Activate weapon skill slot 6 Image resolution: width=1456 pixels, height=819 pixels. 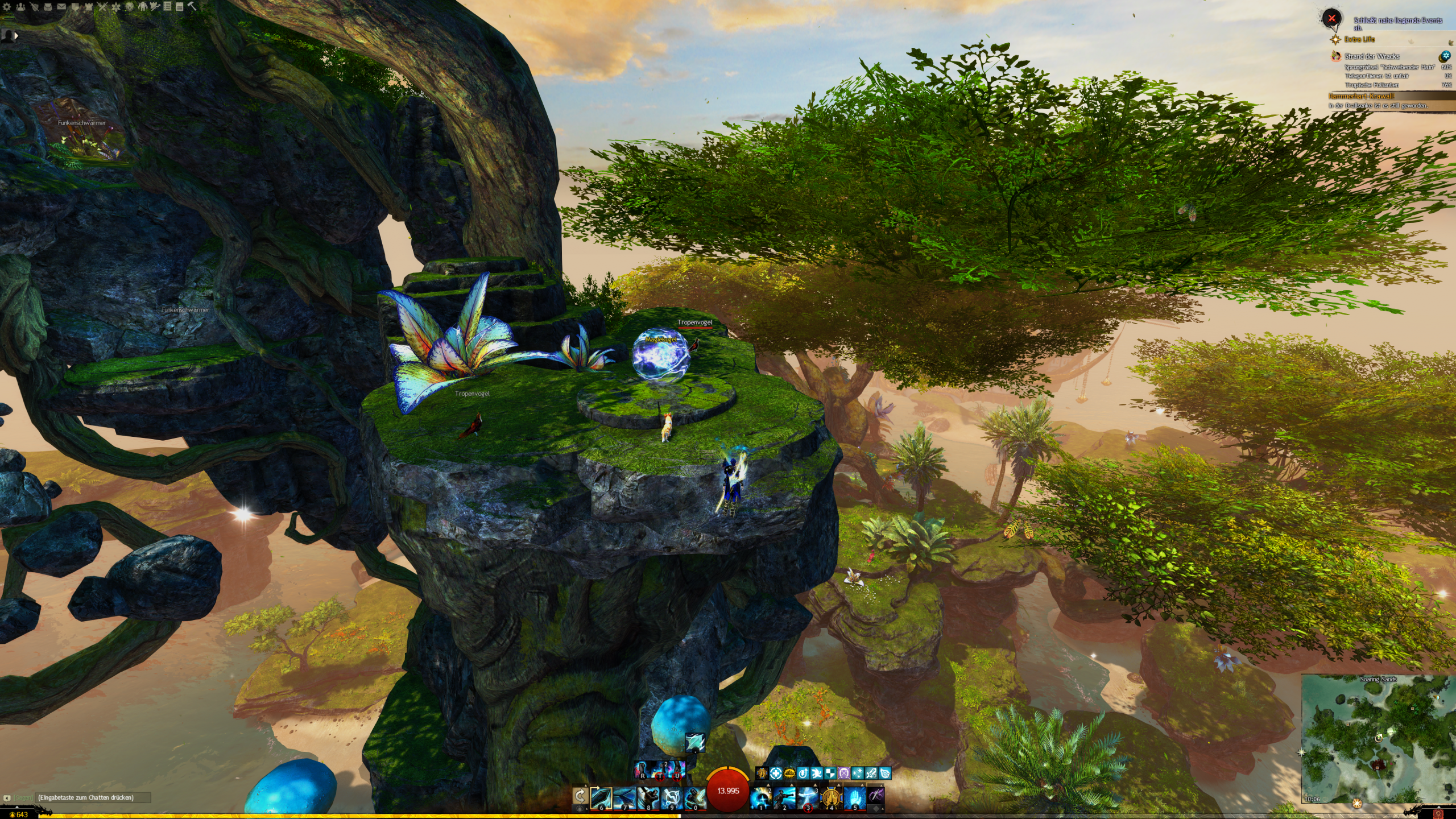click(601, 798)
